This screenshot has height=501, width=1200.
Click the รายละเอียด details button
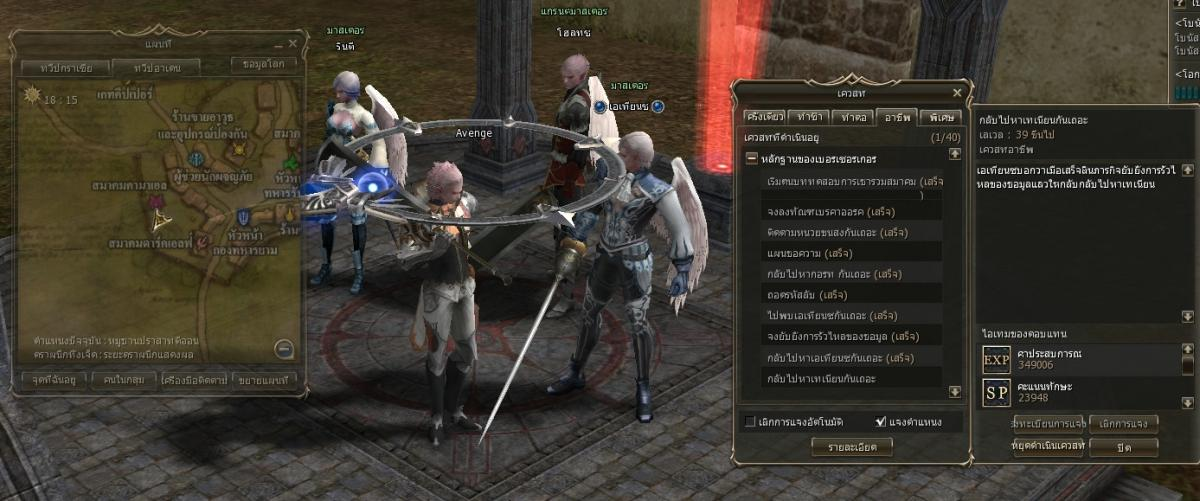851,447
